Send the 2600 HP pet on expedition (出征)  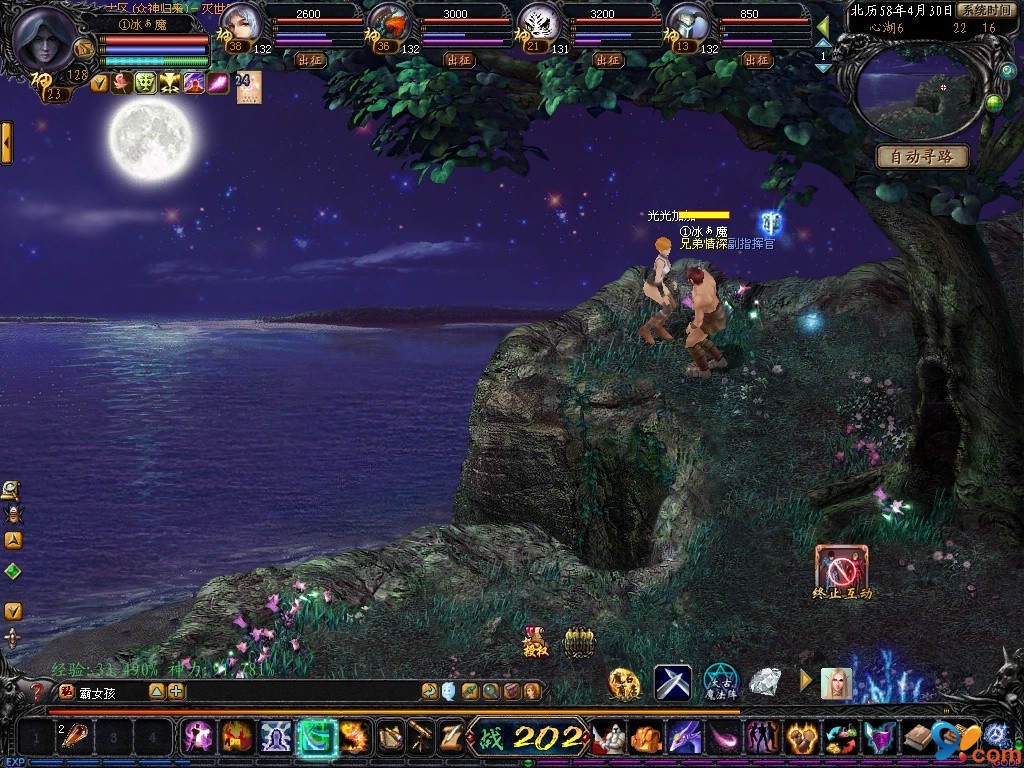311,60
